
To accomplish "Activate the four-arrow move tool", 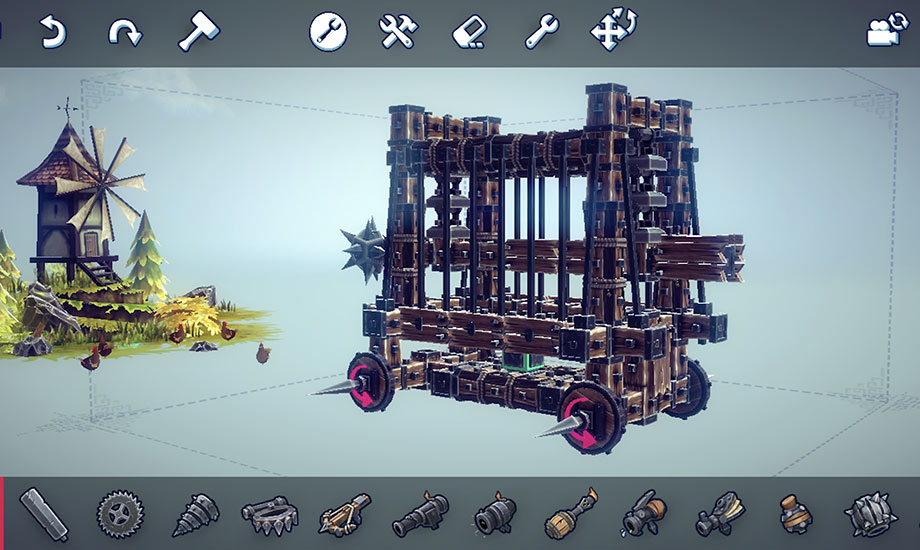I will (613, 31).
